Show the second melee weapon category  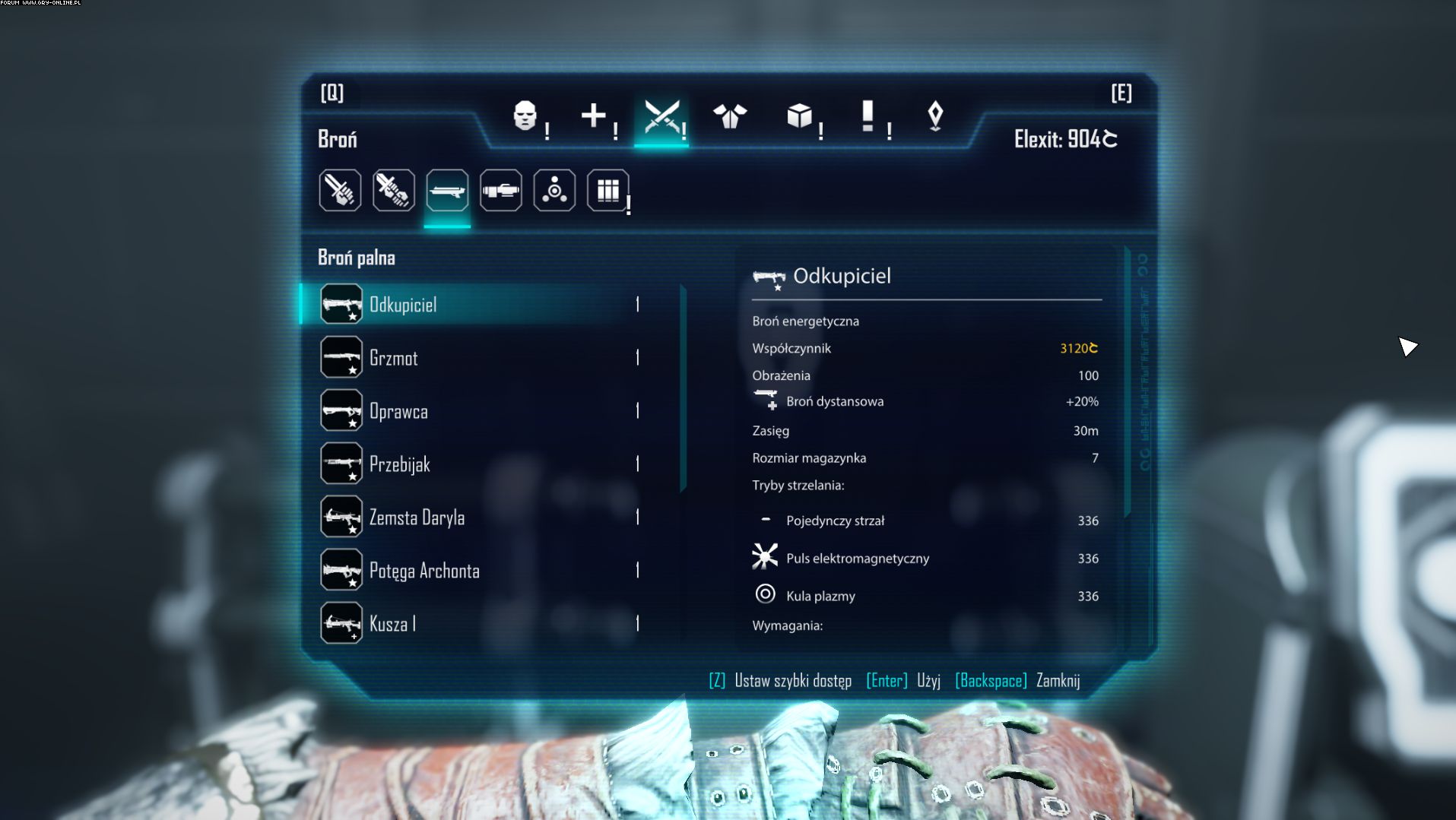click(394, 190)
